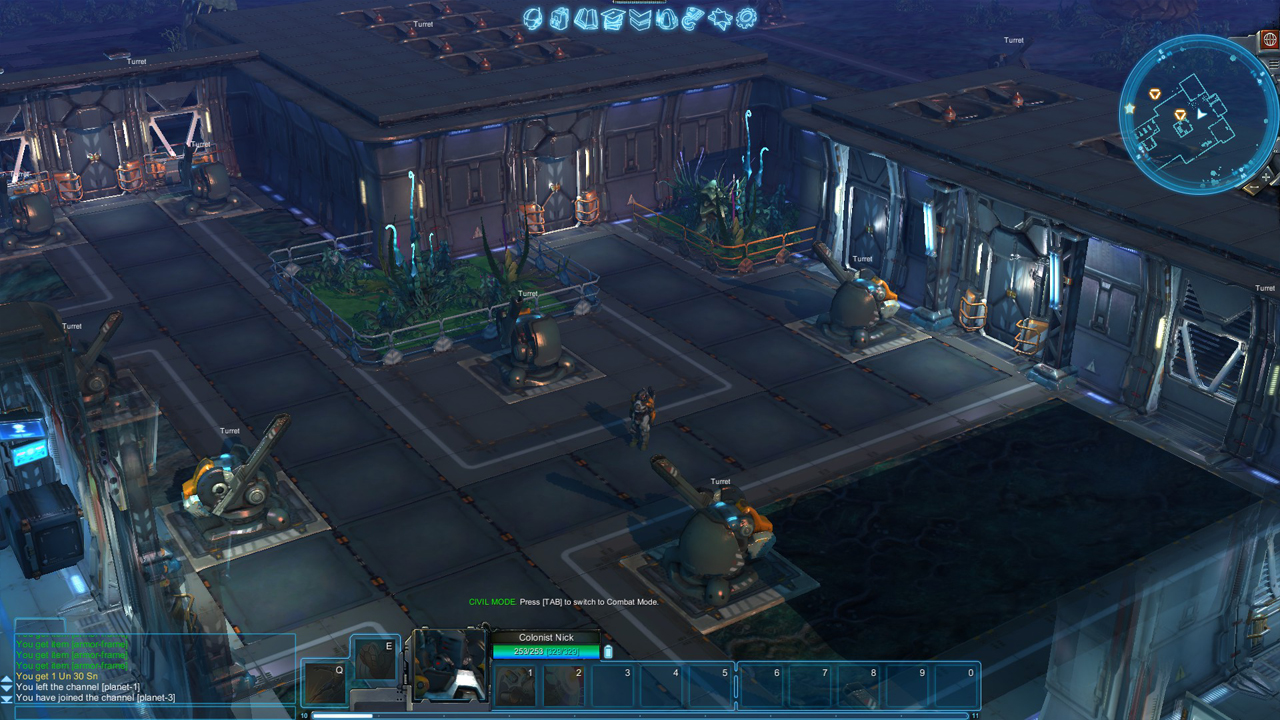The image size is (1280, 720).
Task: Click Colonist Nick's health bar
Action: [x=547, y=650]
